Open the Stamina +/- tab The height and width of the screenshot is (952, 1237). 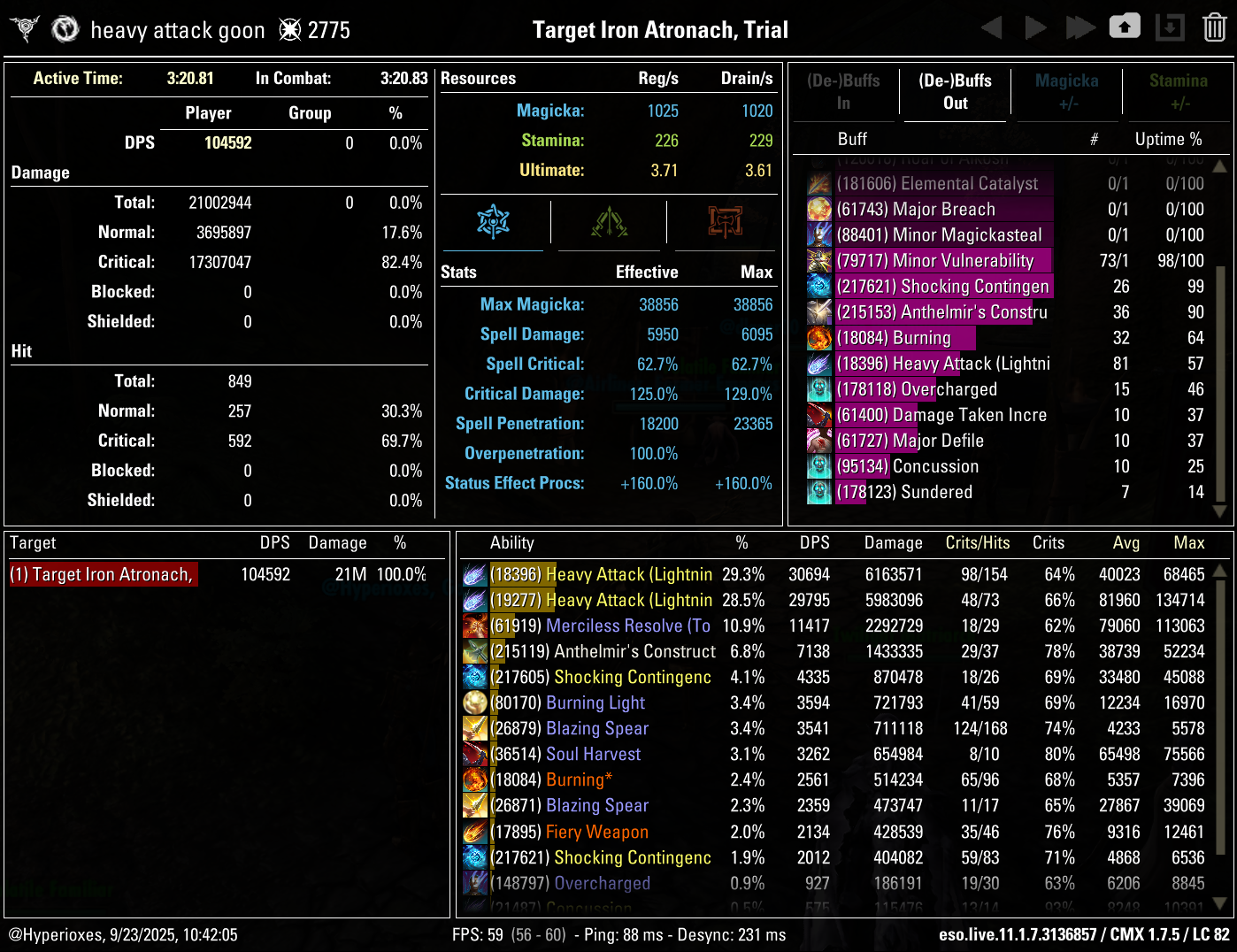(1178, 92)
